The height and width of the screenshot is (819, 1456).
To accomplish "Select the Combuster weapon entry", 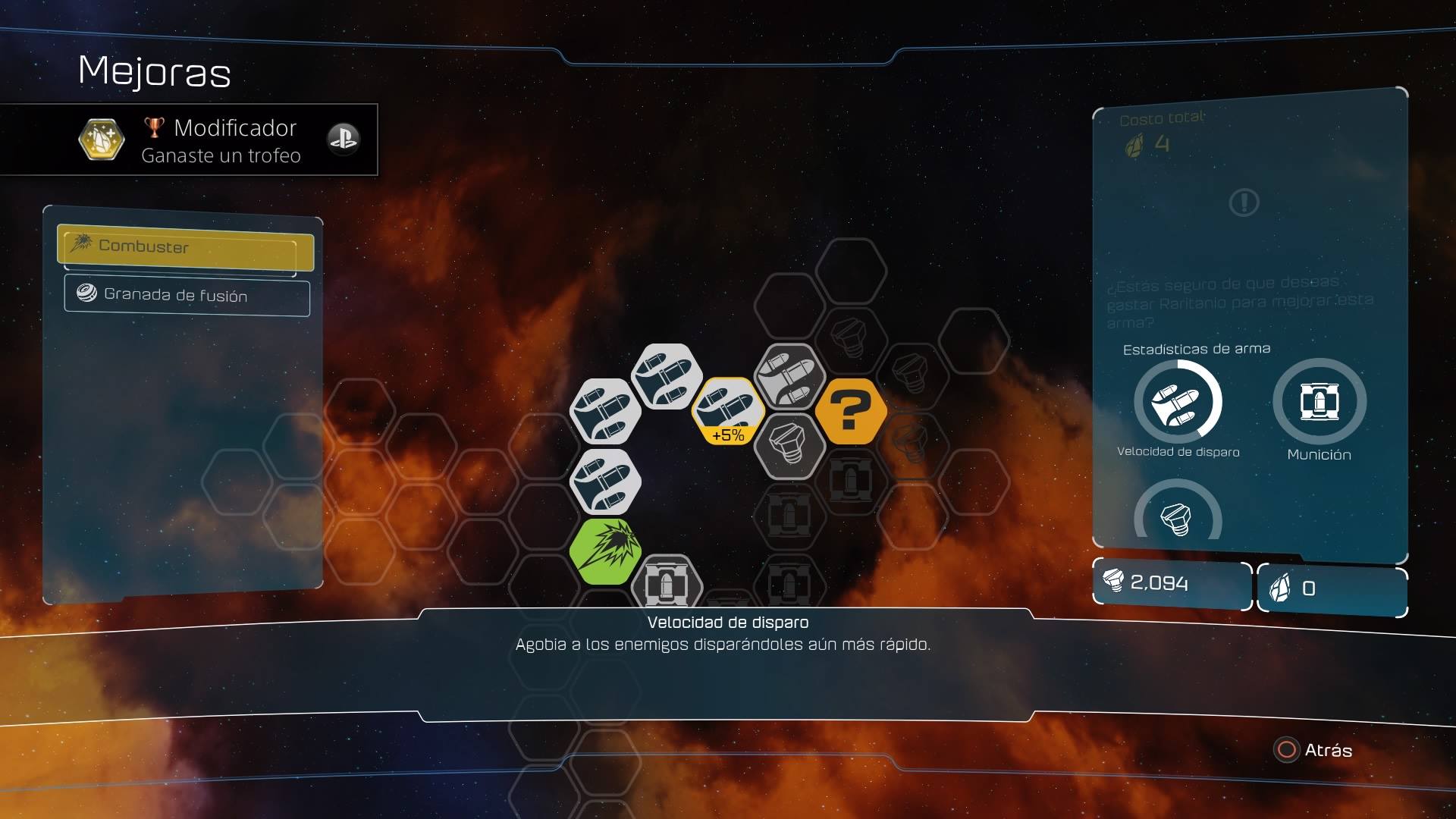I will (185, 247).
